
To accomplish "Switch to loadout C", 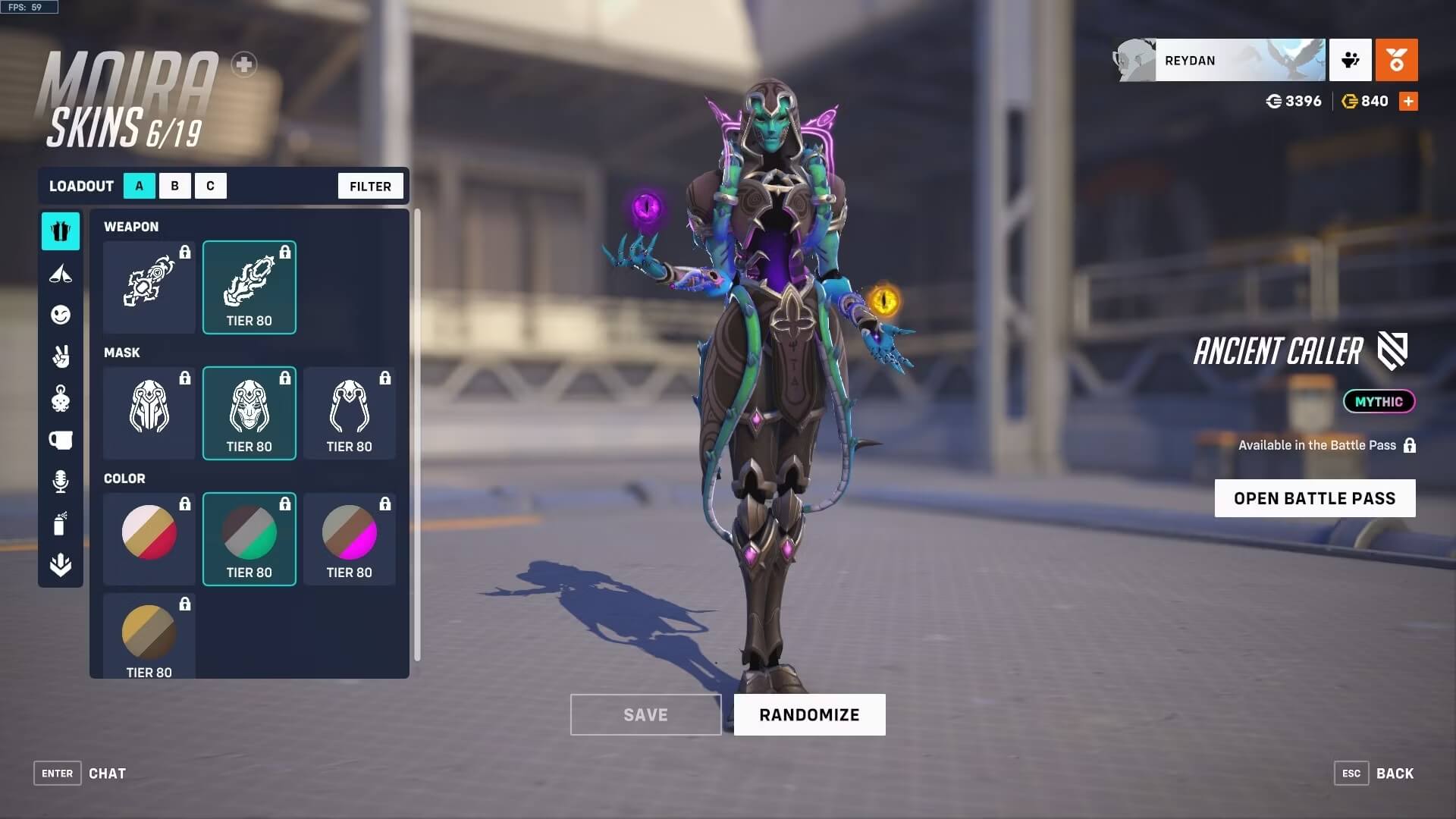I will coord(210,186).
